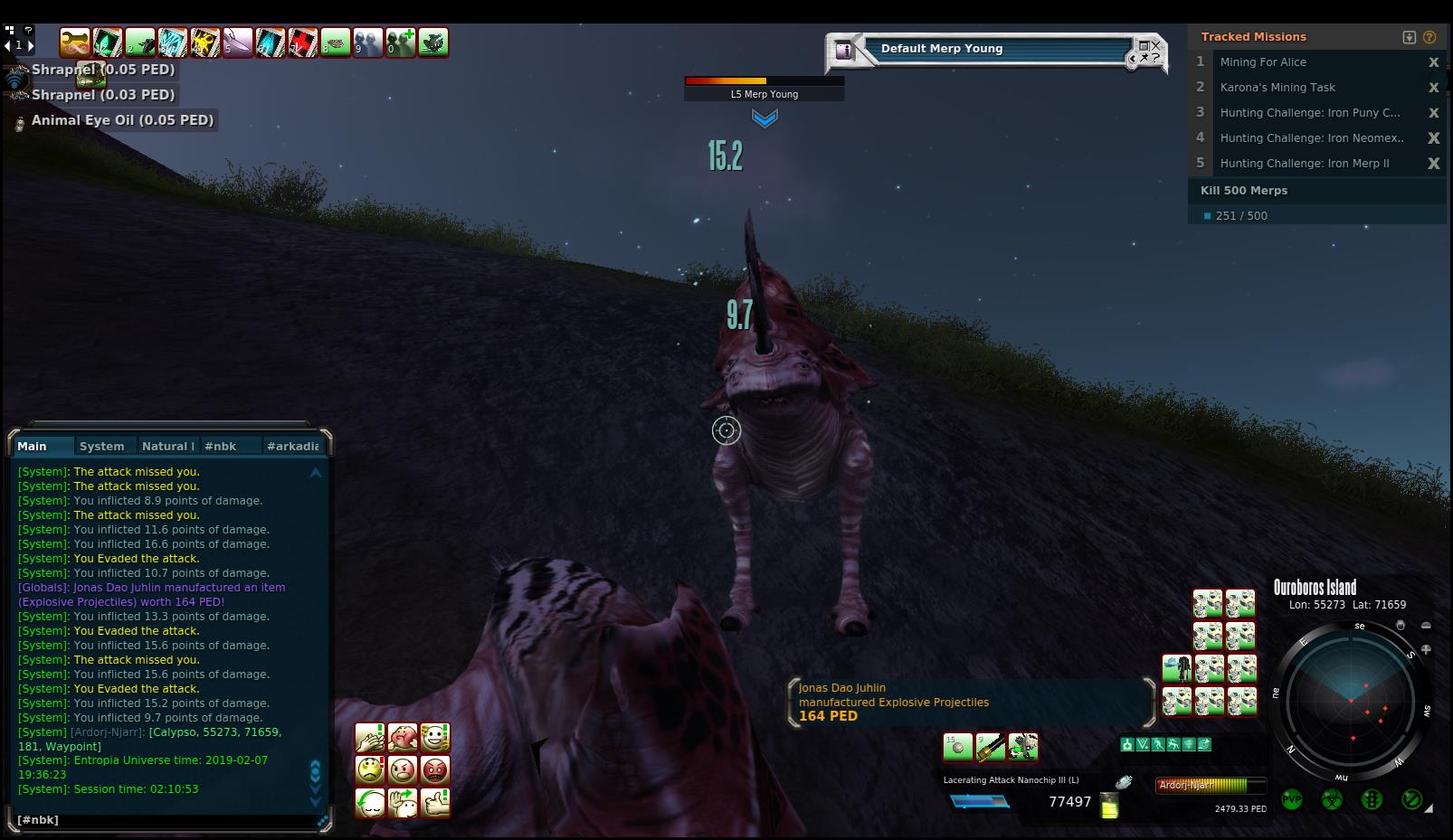
Task: Use the waving hand emote
Action: pyautogui.click(x=403, y=802)
